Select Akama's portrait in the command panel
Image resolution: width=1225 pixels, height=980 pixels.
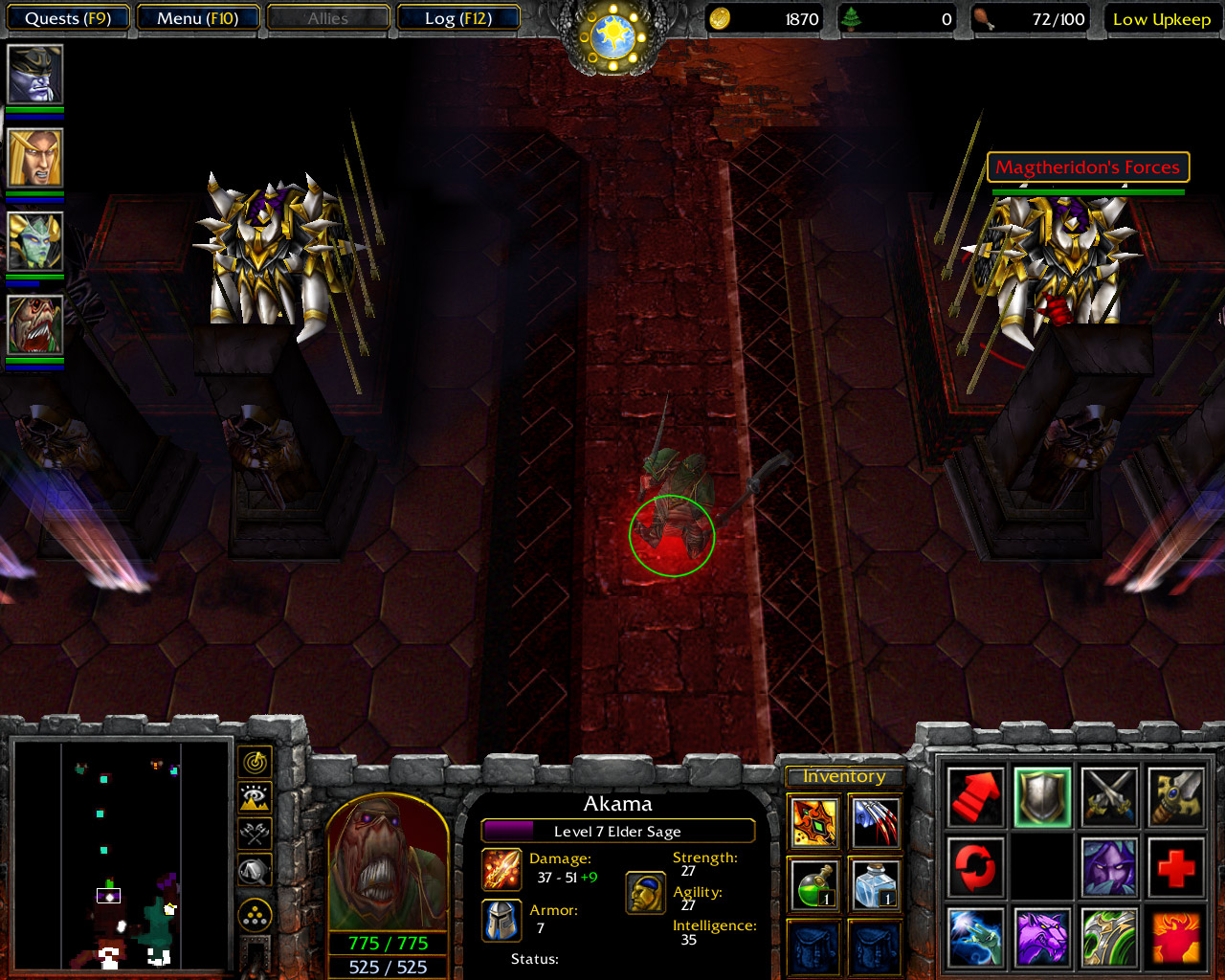386,866
